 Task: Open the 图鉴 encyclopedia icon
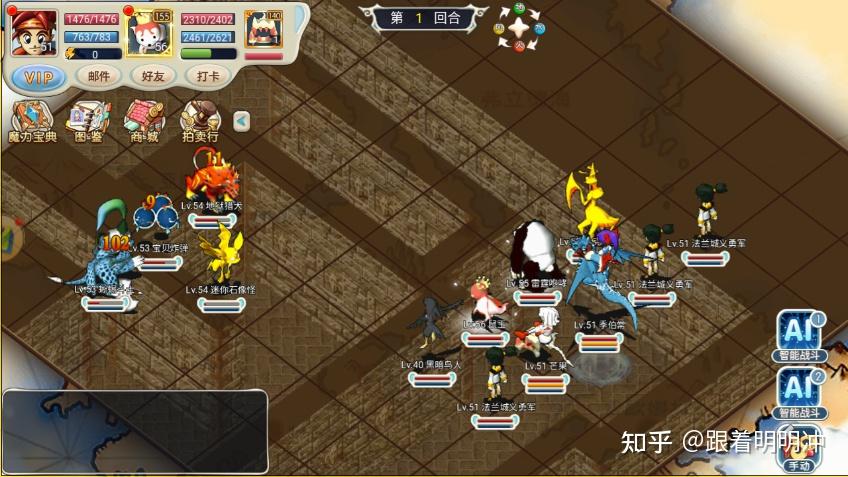tap(88, 122)
